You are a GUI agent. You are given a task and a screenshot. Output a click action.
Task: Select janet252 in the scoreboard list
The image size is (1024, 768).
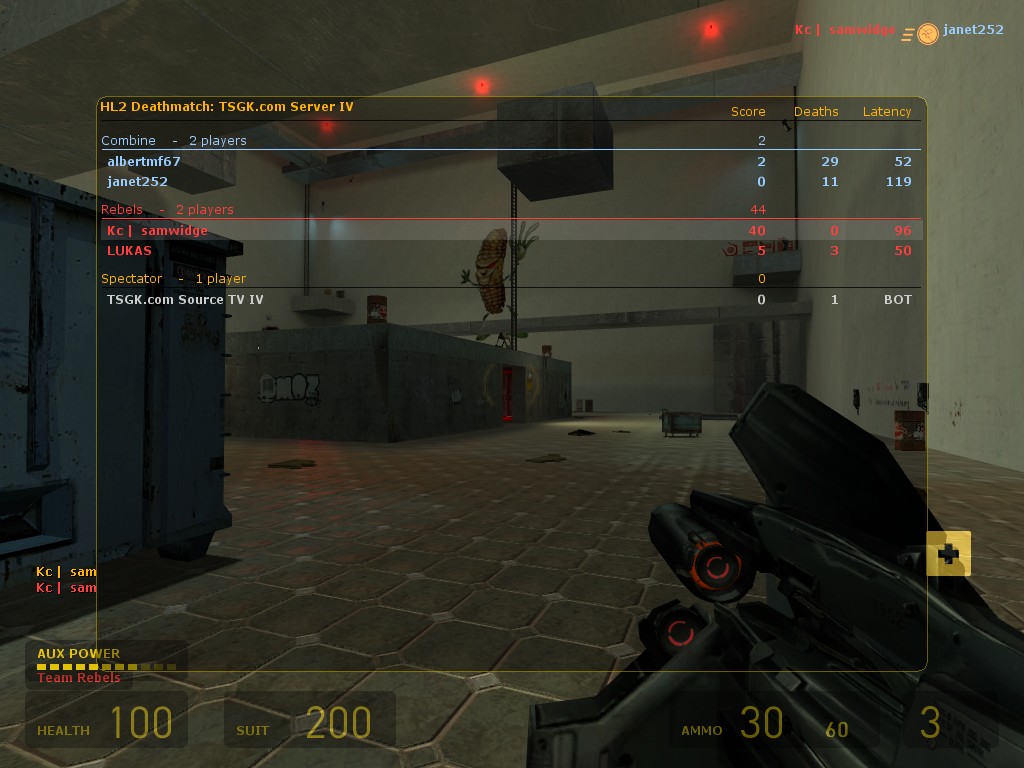[138, 181]
